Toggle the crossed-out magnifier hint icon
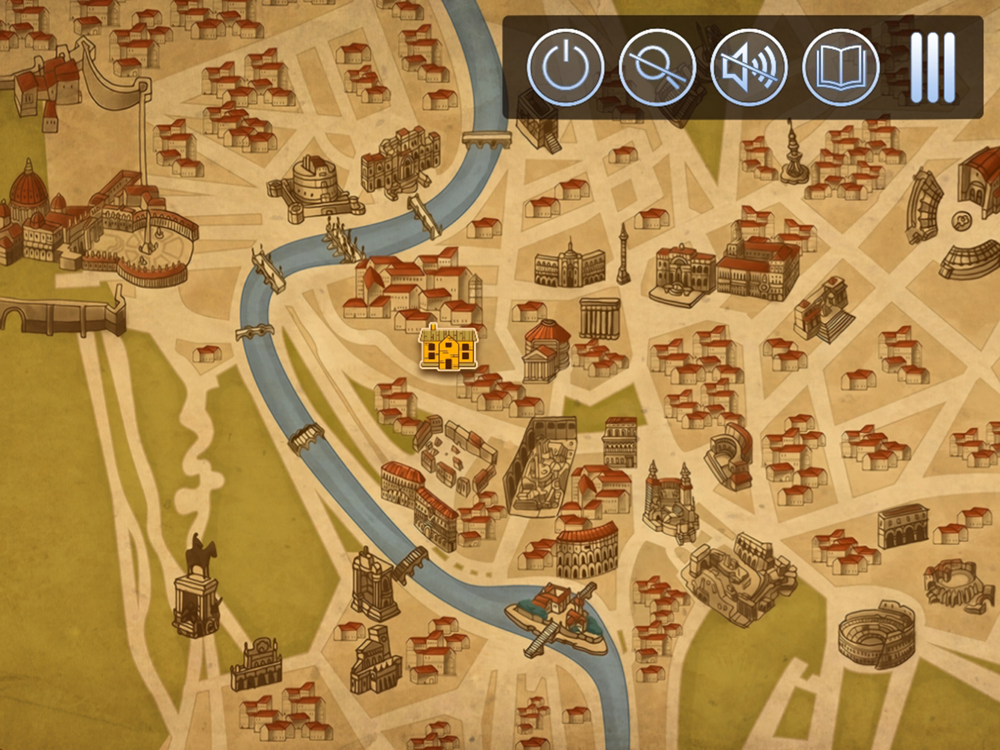The image size is (1000, 750). pos(657,68)
